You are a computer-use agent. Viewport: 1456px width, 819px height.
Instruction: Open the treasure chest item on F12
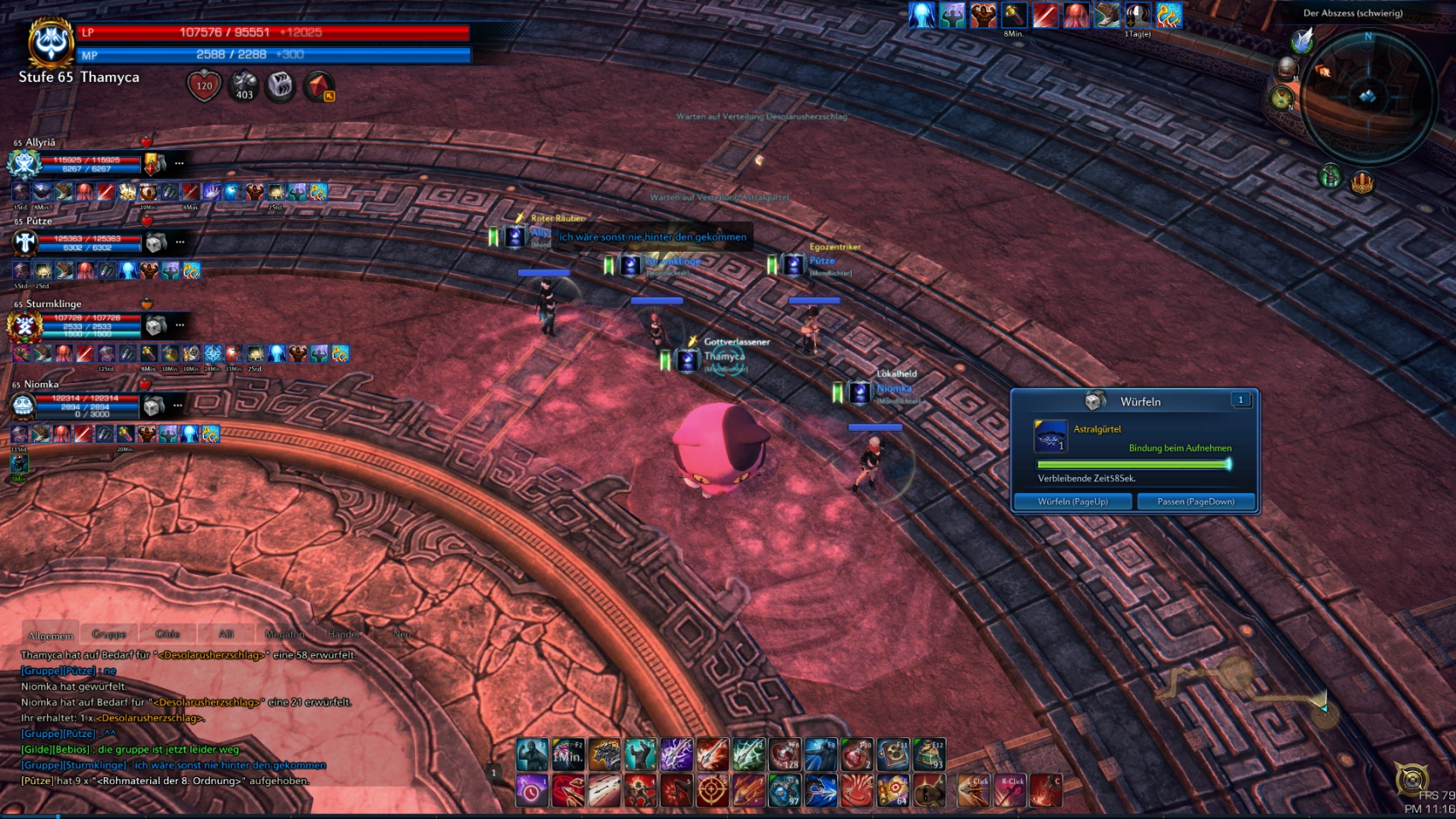point(929,754)
